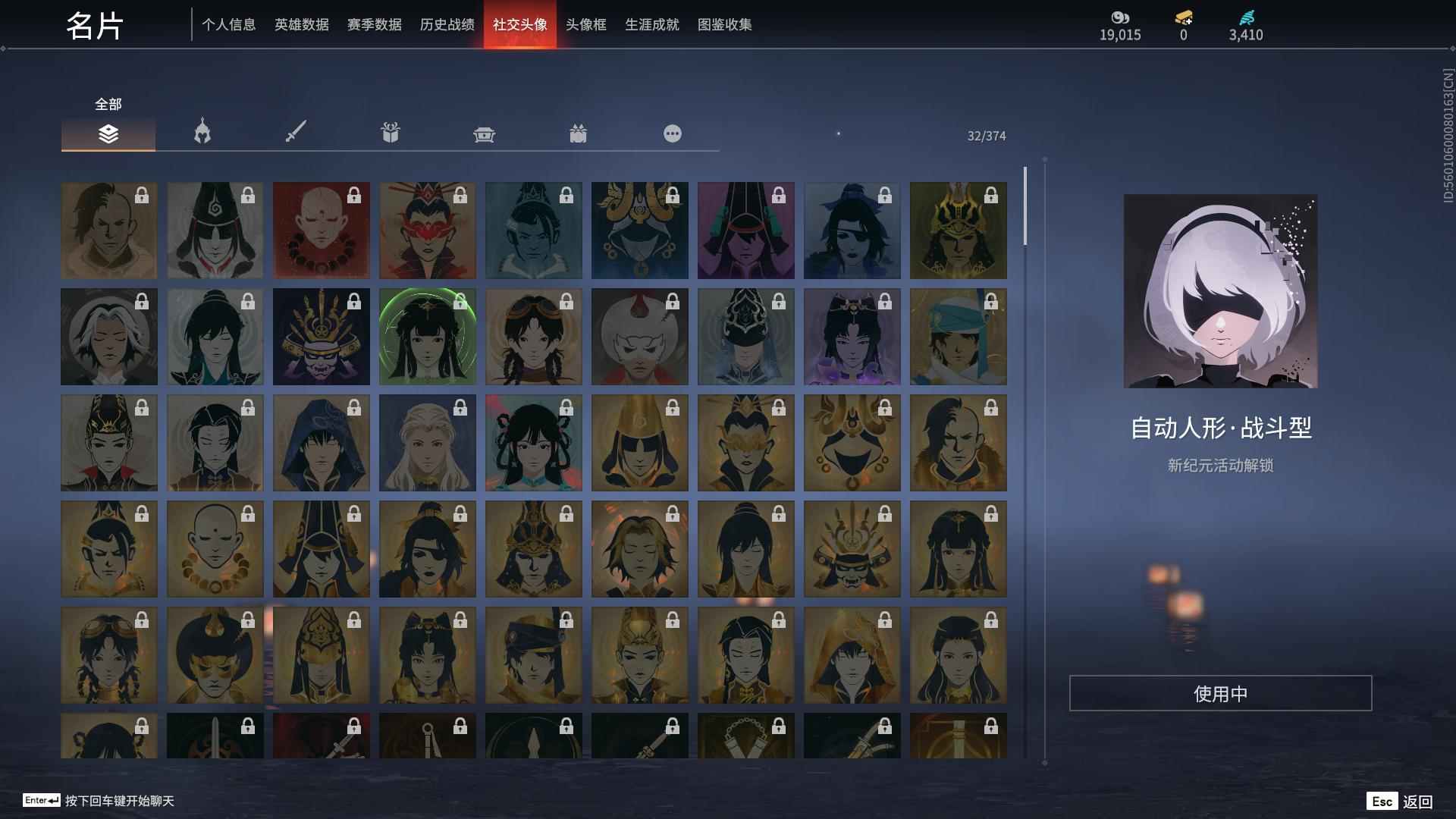
Task: Select the treasure chest filter icon
Action: click(485, 133)
